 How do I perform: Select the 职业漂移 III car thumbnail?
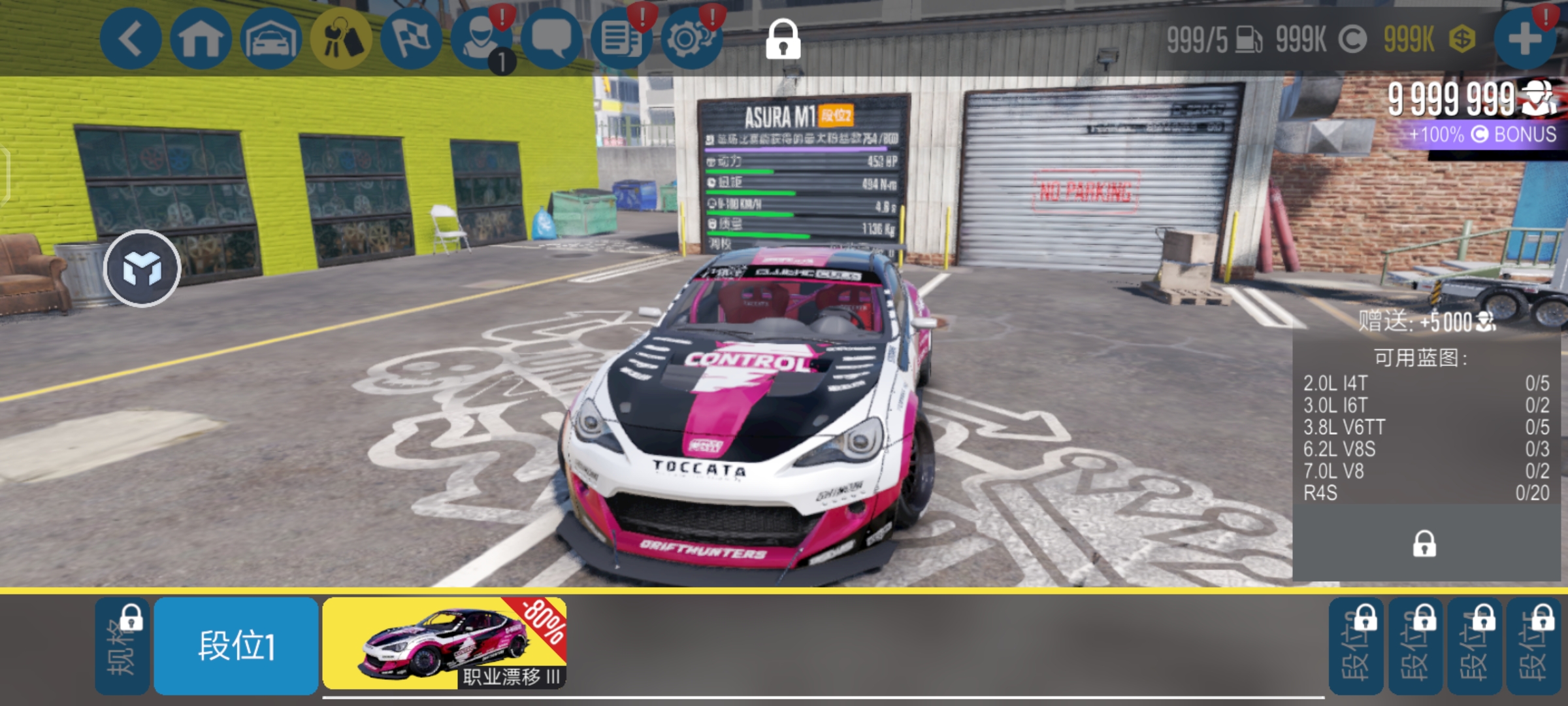click(444, 644)
